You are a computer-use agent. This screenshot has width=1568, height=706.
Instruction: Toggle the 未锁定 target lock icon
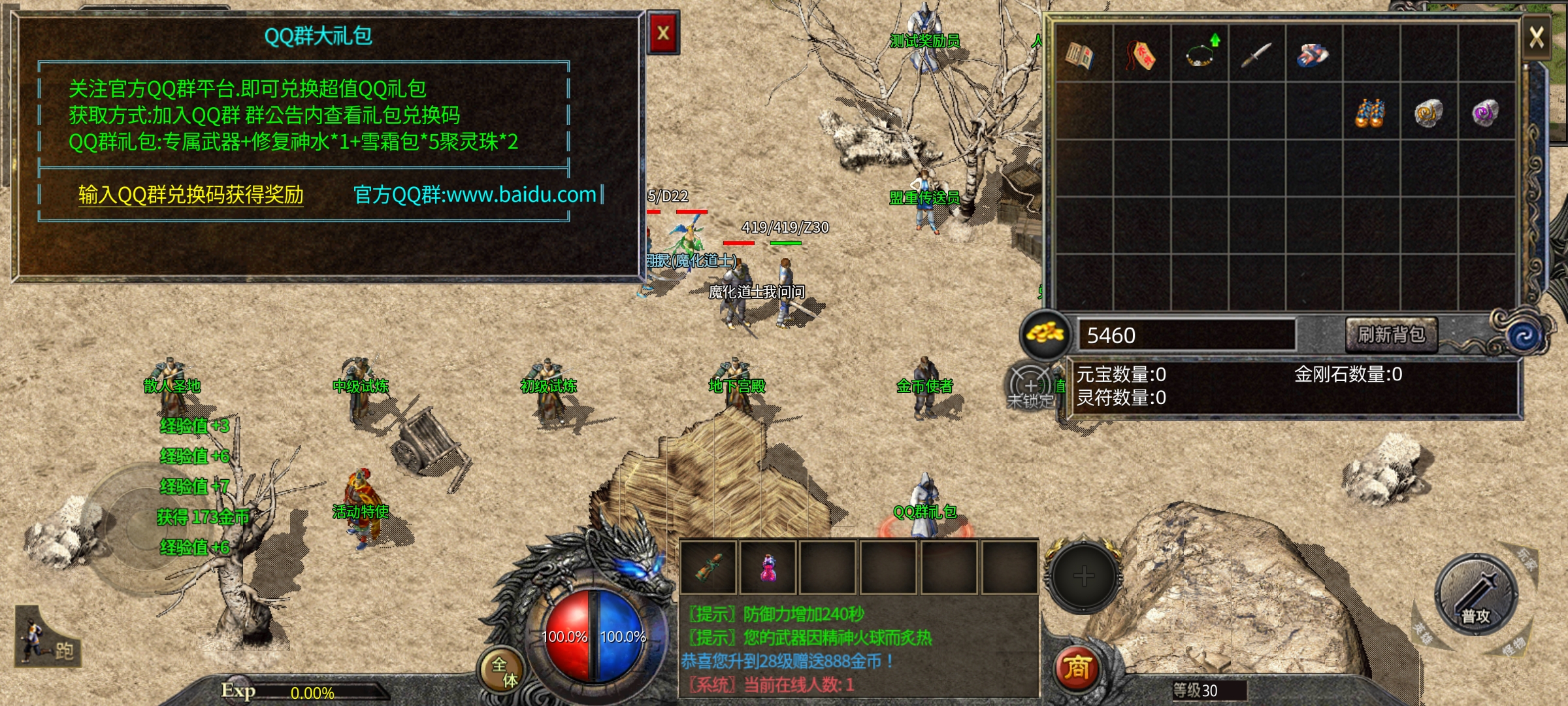(1030, 387)
